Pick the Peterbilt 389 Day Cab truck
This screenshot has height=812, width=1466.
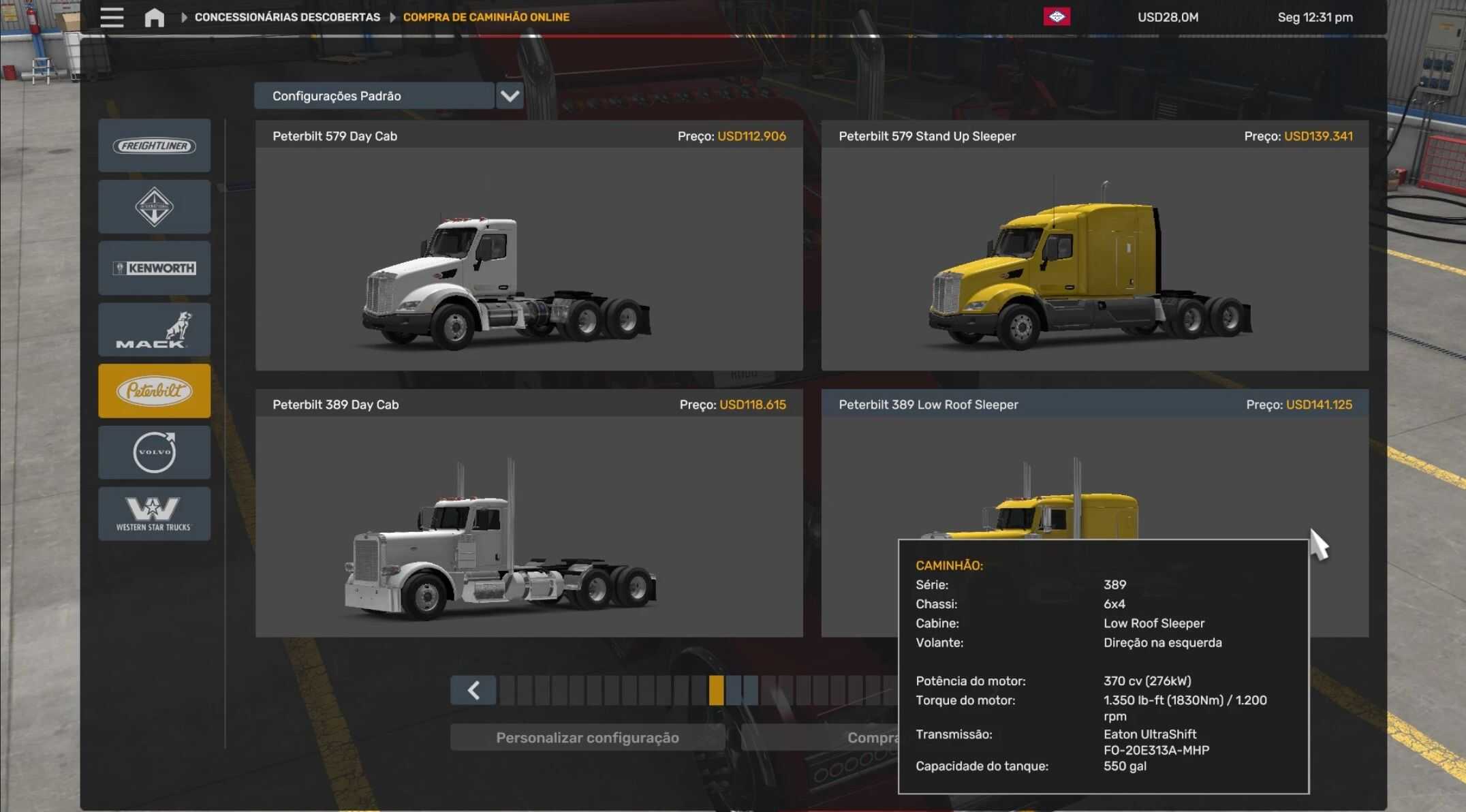[529, 526]
